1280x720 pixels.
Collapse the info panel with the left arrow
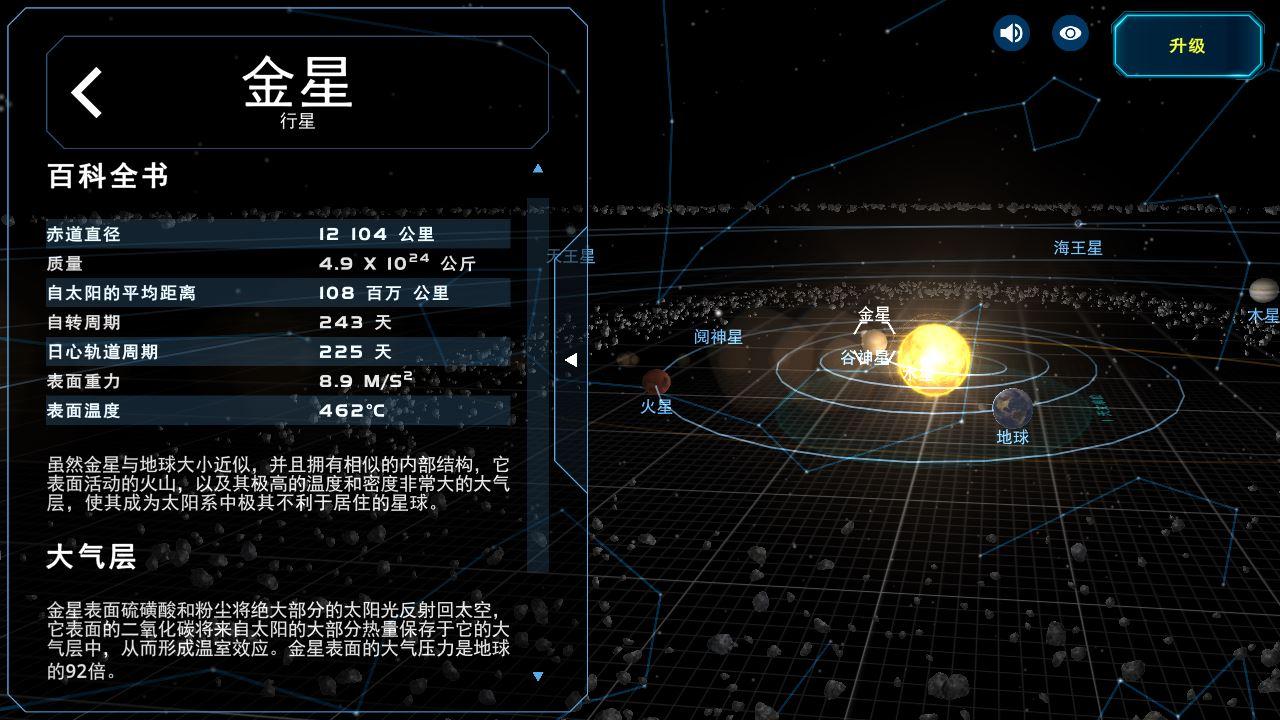pos(572,360)
